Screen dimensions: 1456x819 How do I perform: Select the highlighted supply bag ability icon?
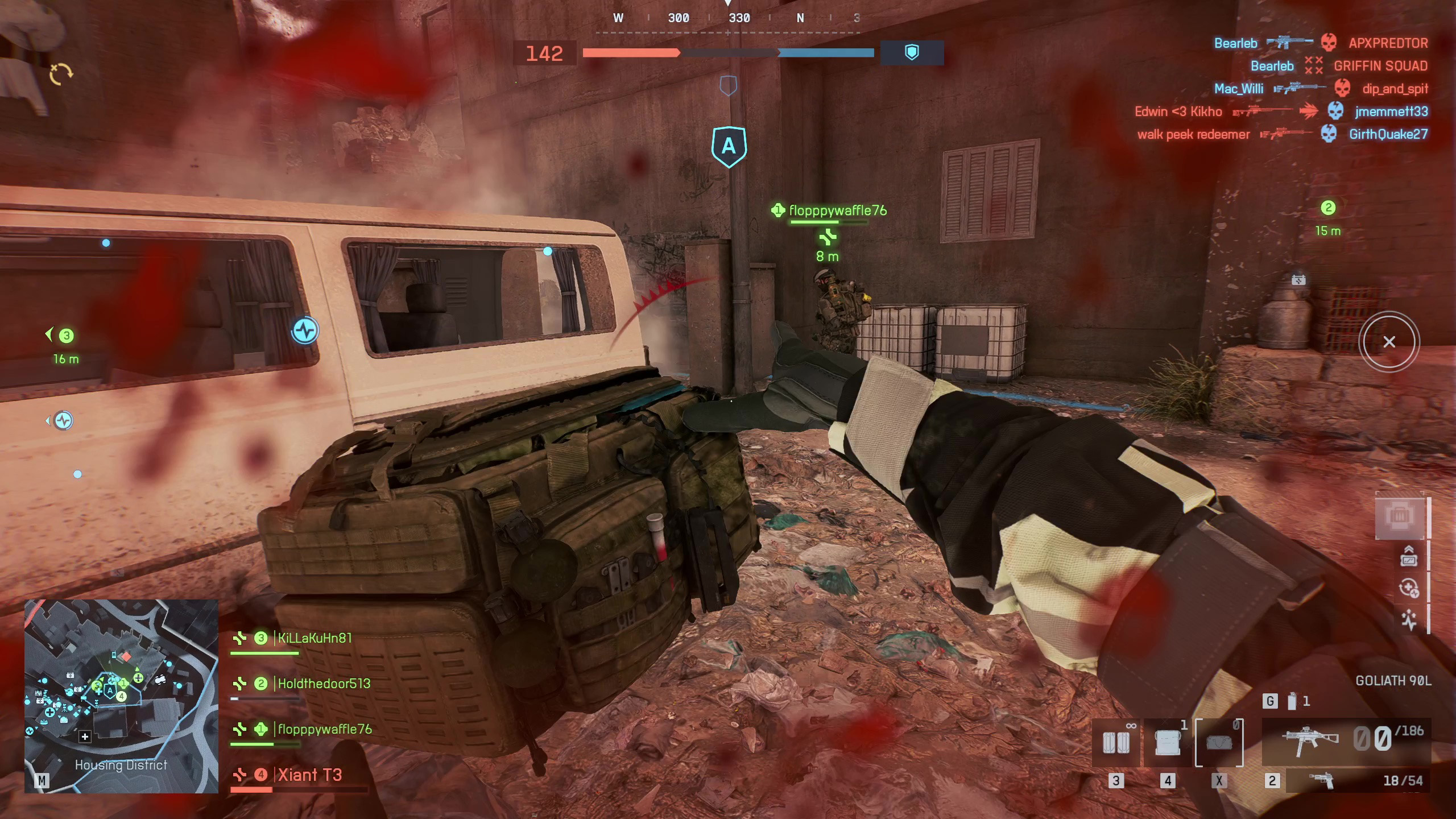click(x=1400, y=516)
